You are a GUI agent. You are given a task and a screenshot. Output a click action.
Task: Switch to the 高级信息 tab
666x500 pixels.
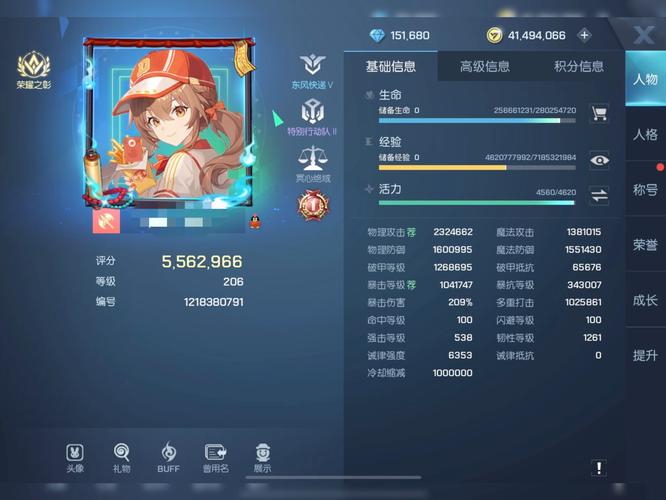[x=484, y=67]
